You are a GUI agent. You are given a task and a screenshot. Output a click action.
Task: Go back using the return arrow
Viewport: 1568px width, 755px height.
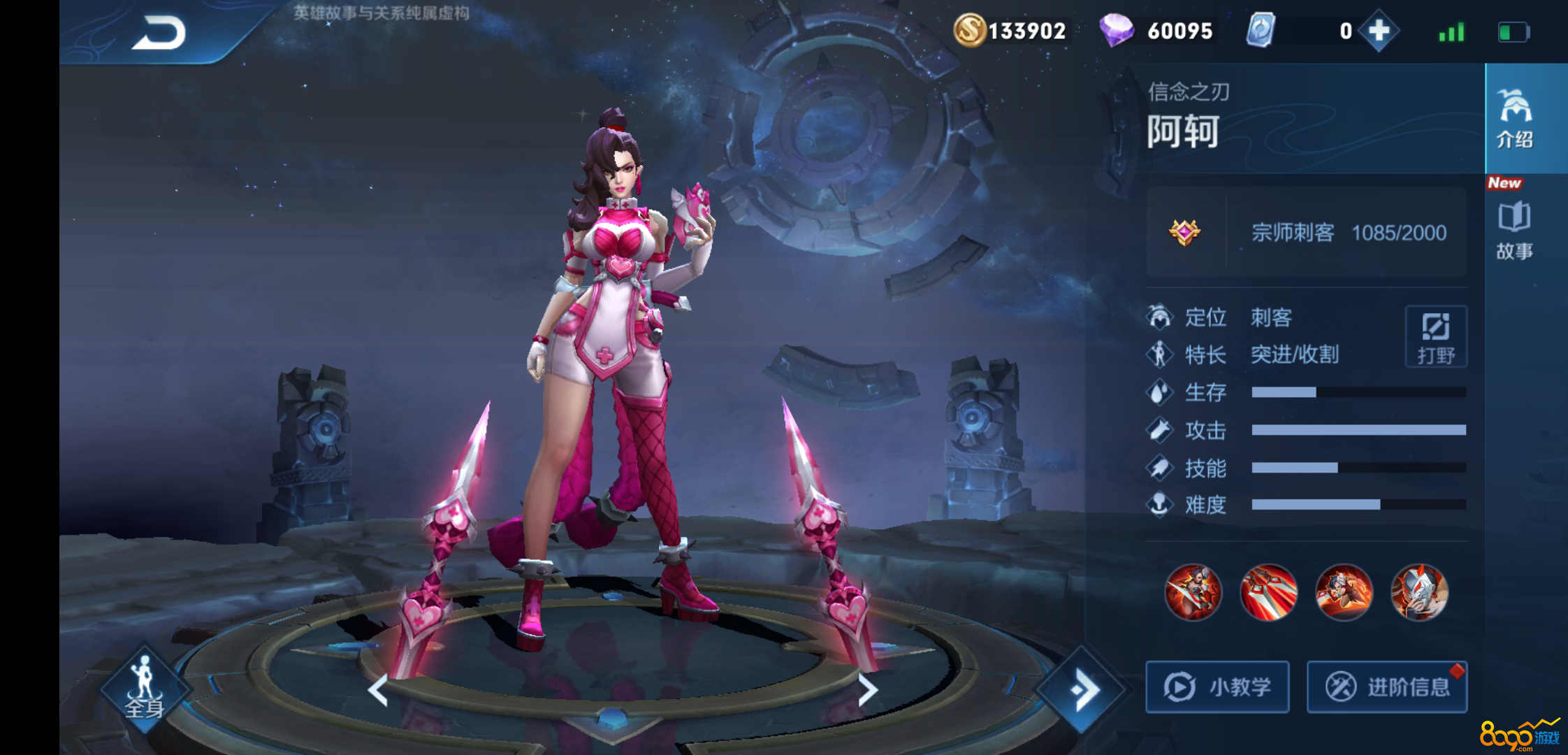(x=159, y=33)
